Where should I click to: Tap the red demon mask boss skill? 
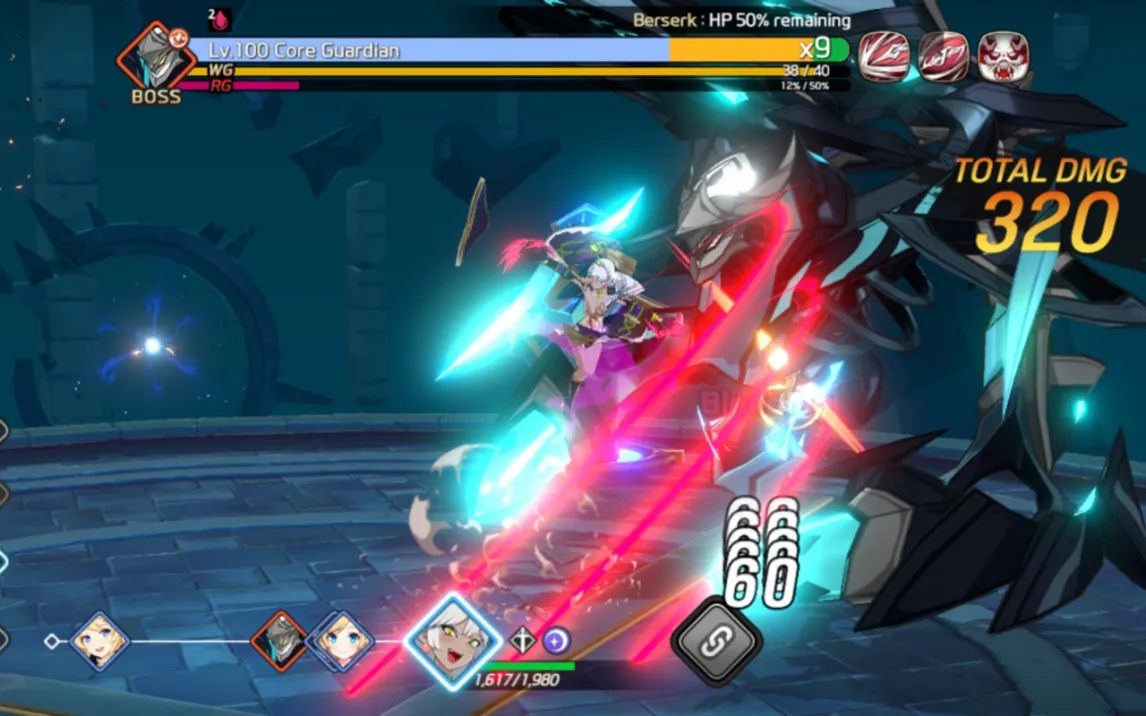(x=1002, y=56)
